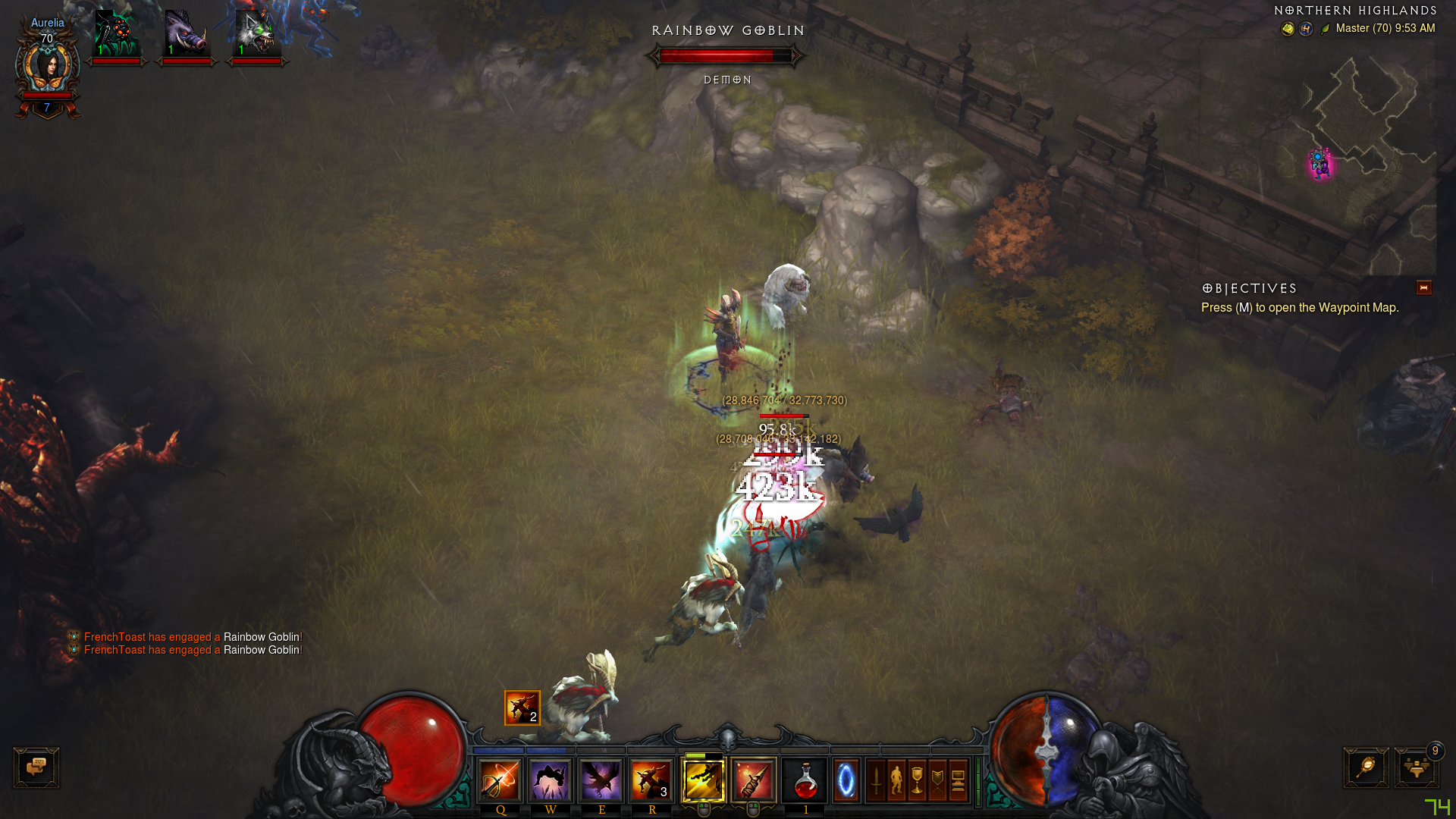The height and width of the screenshot is (819, 1456).
Task: Open inventory via the sword icon
Action: click(x=877, y=780)
